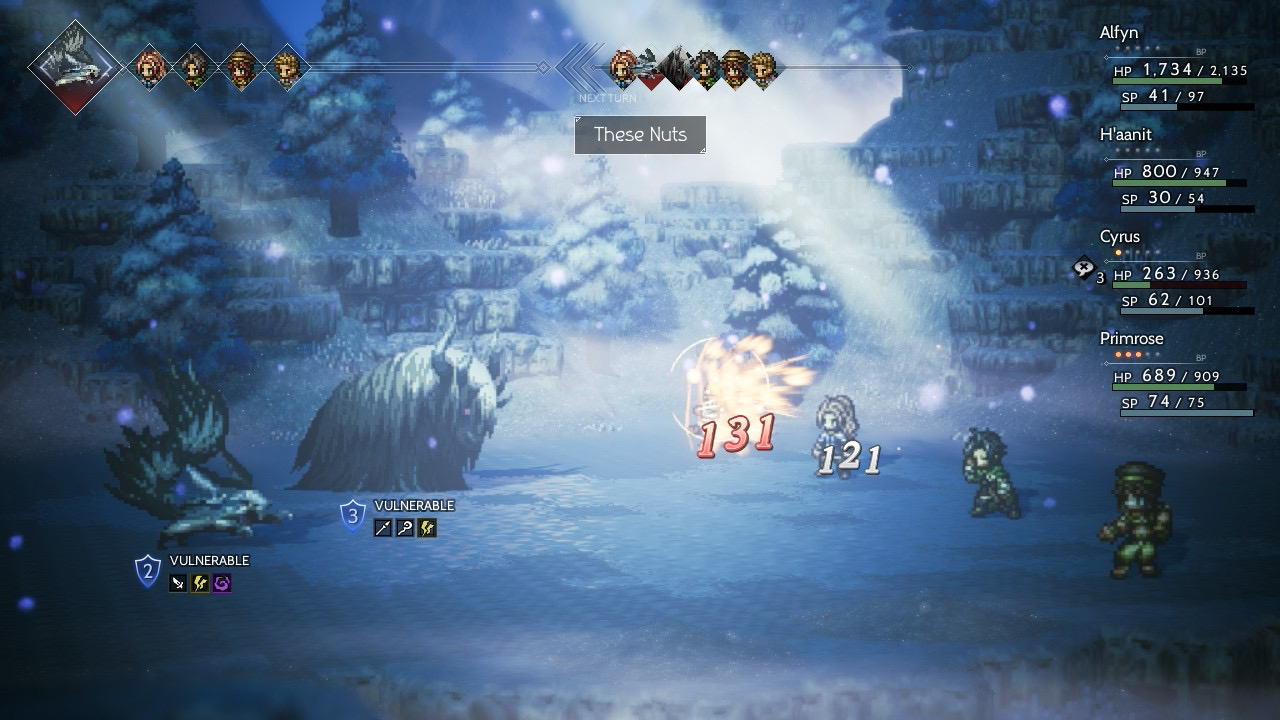Click the lightning weakness icon beside shield 3
Screen dimensions: 1280x720
tap(427, 528)
